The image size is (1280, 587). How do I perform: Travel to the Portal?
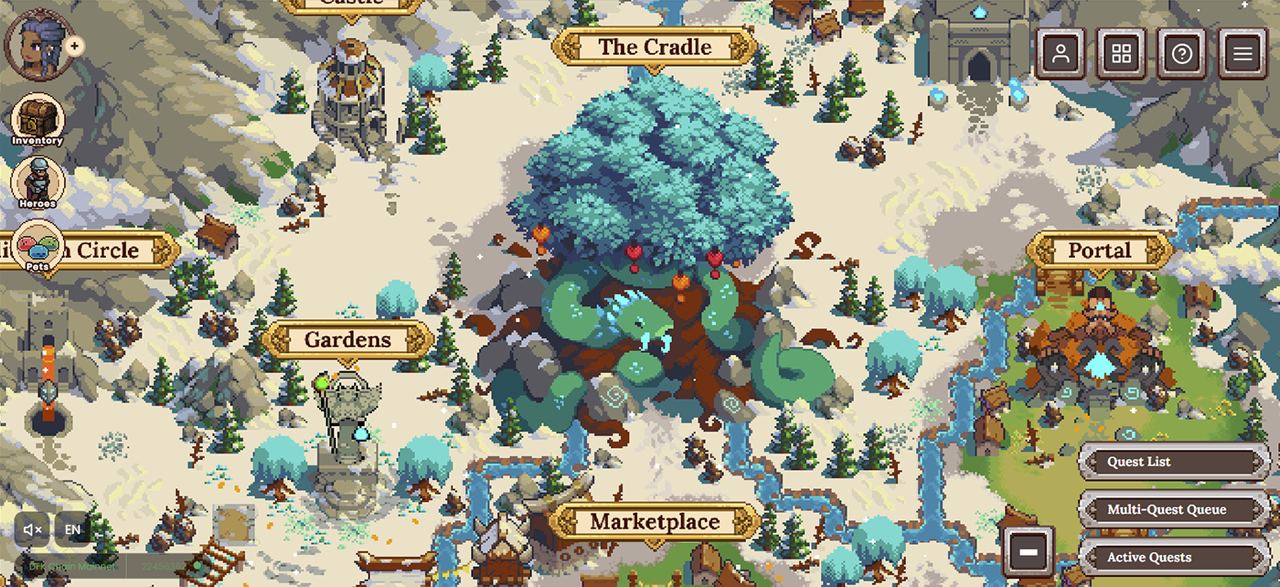1099,250
